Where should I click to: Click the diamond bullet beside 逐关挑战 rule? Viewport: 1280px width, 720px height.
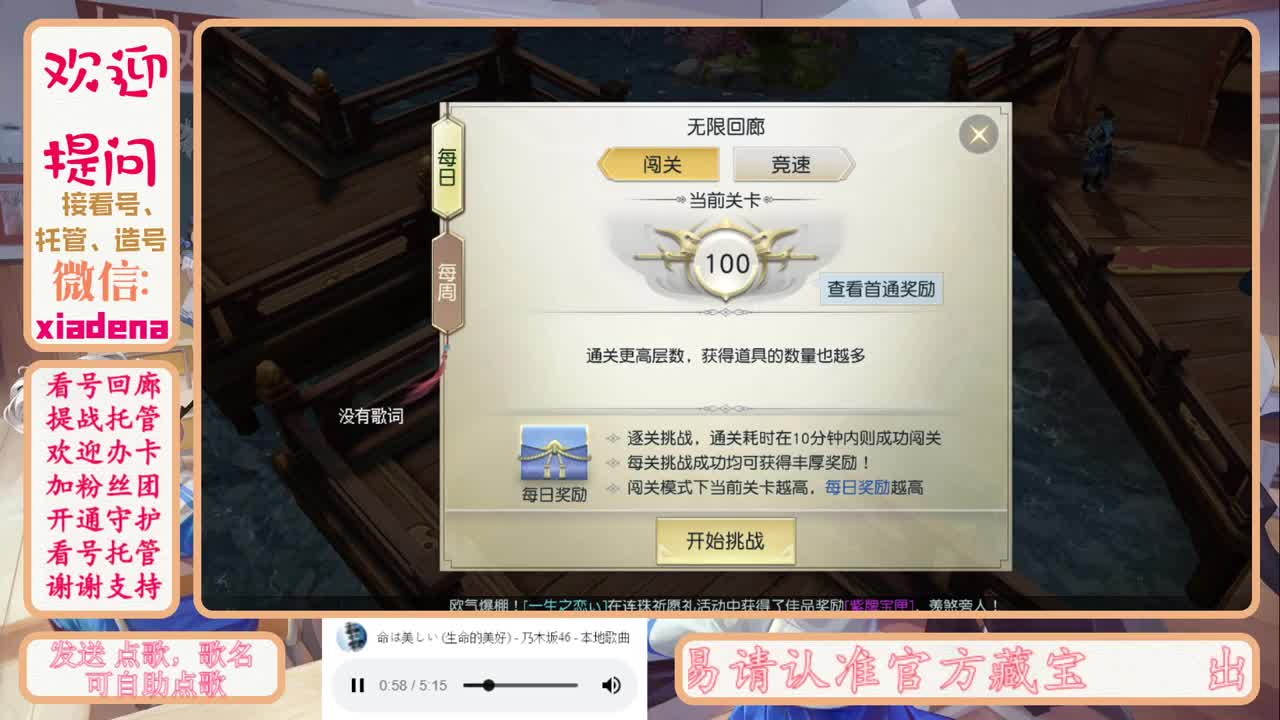pyautogui.click(x=612, y=437)
